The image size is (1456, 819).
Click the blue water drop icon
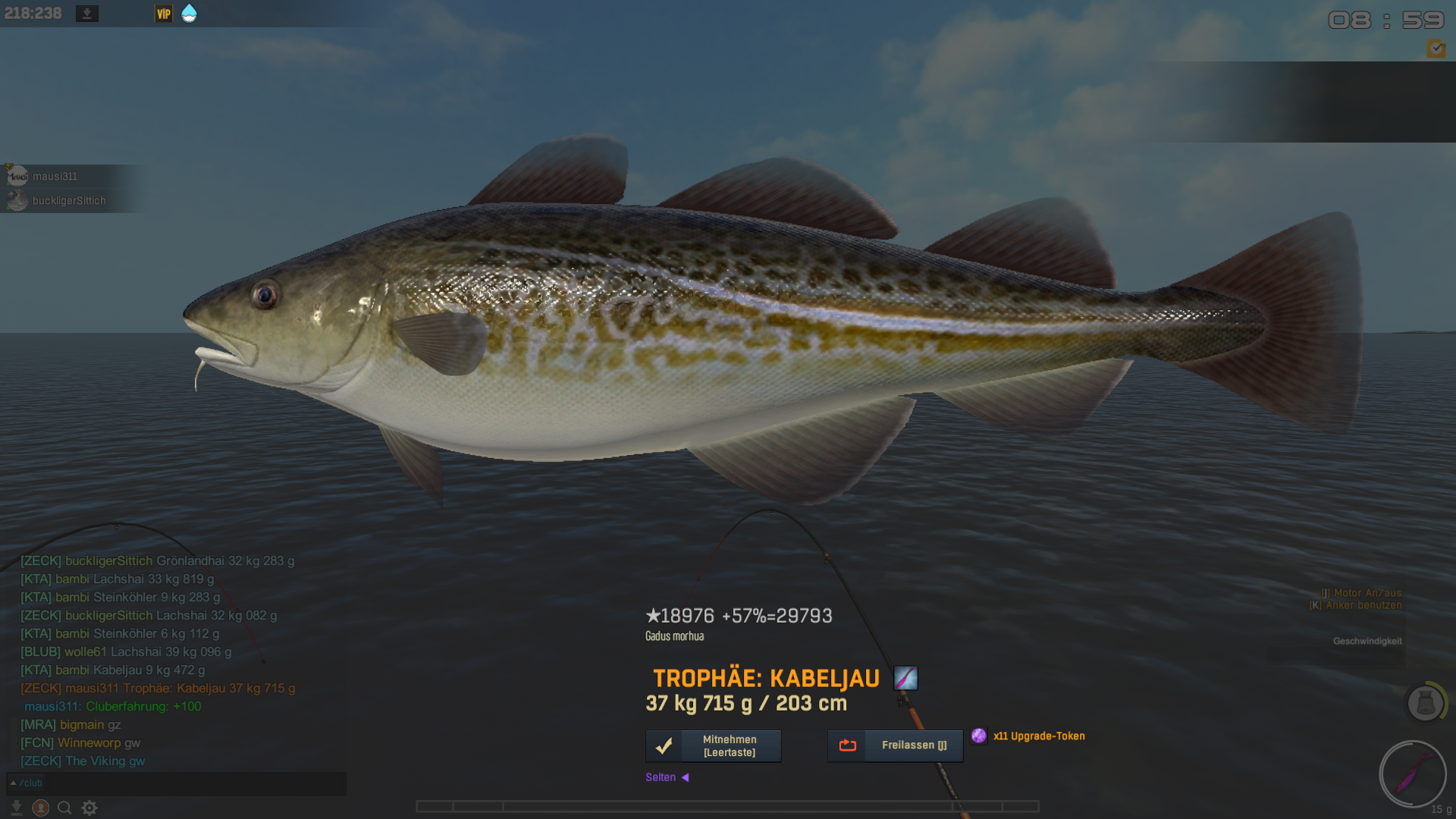(x=190, y=14)
